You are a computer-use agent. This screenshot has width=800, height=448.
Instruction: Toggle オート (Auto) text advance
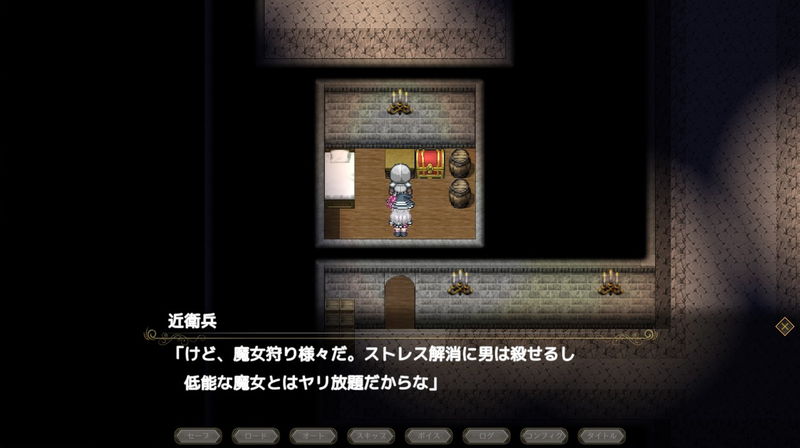314,436
